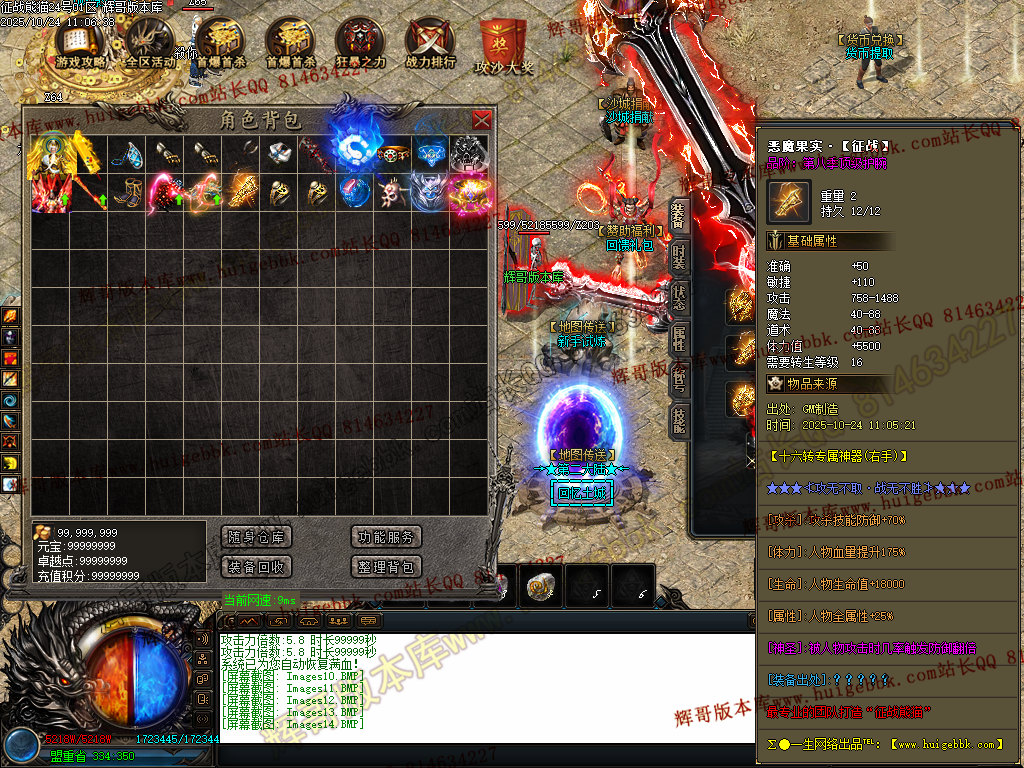The image size is (1024, 768).
Task: Switch to the 时装 fashion tab
Action: click(x=679, y=257)
